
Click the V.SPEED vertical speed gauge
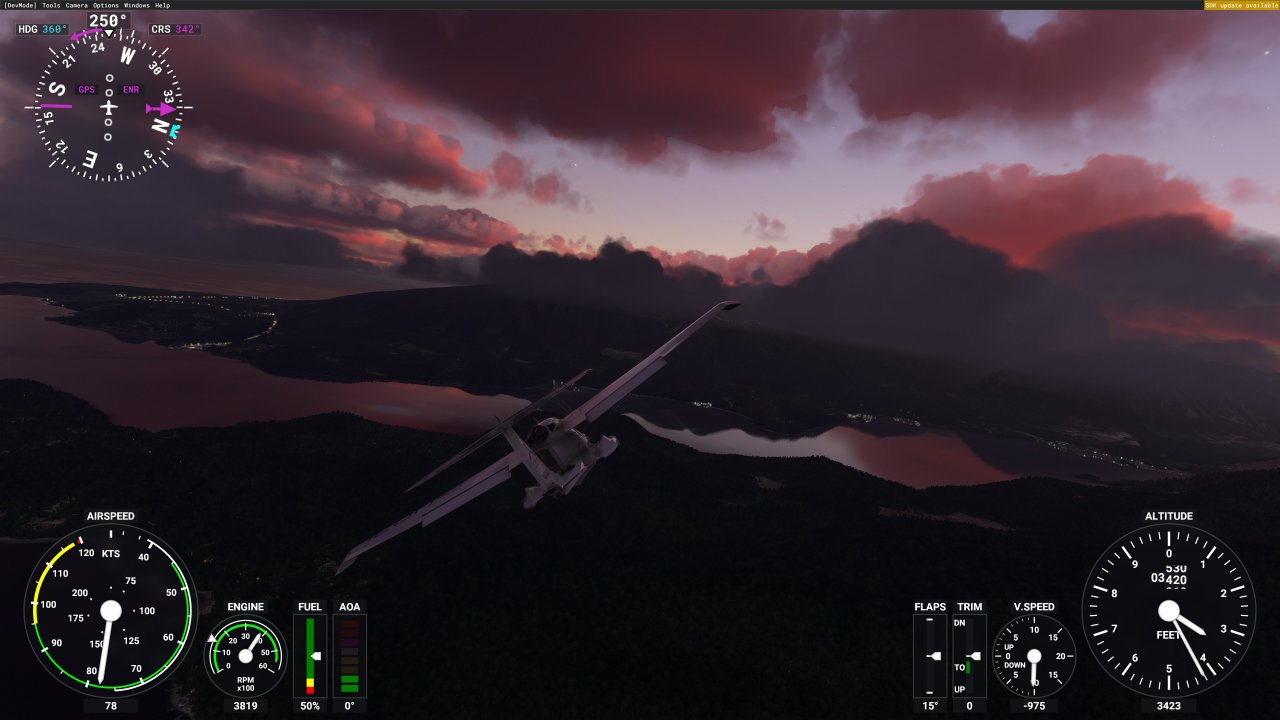coord(1036,655)
